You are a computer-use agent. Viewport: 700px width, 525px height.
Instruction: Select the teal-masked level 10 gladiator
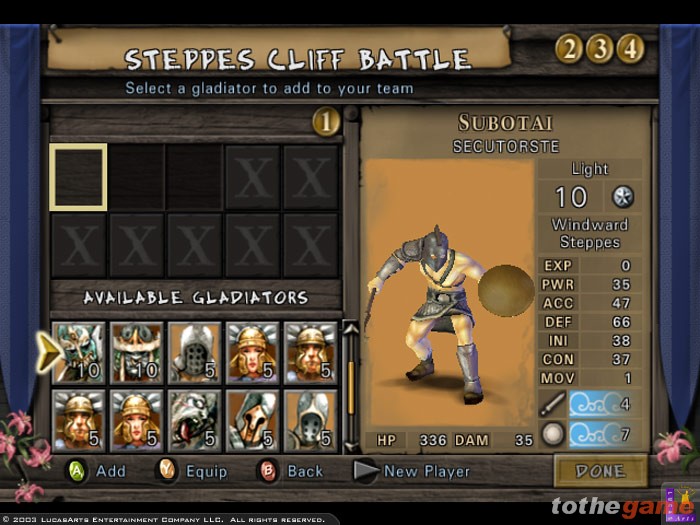click(79, 352)
